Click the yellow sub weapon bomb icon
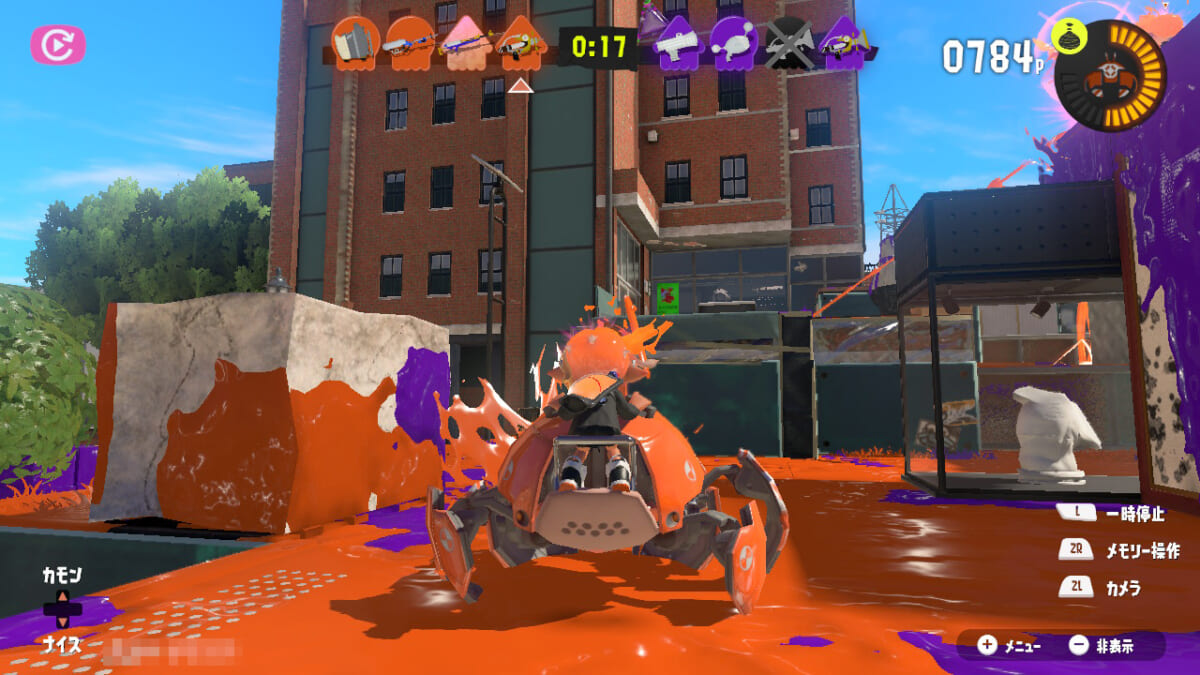 coord(1069,39)
